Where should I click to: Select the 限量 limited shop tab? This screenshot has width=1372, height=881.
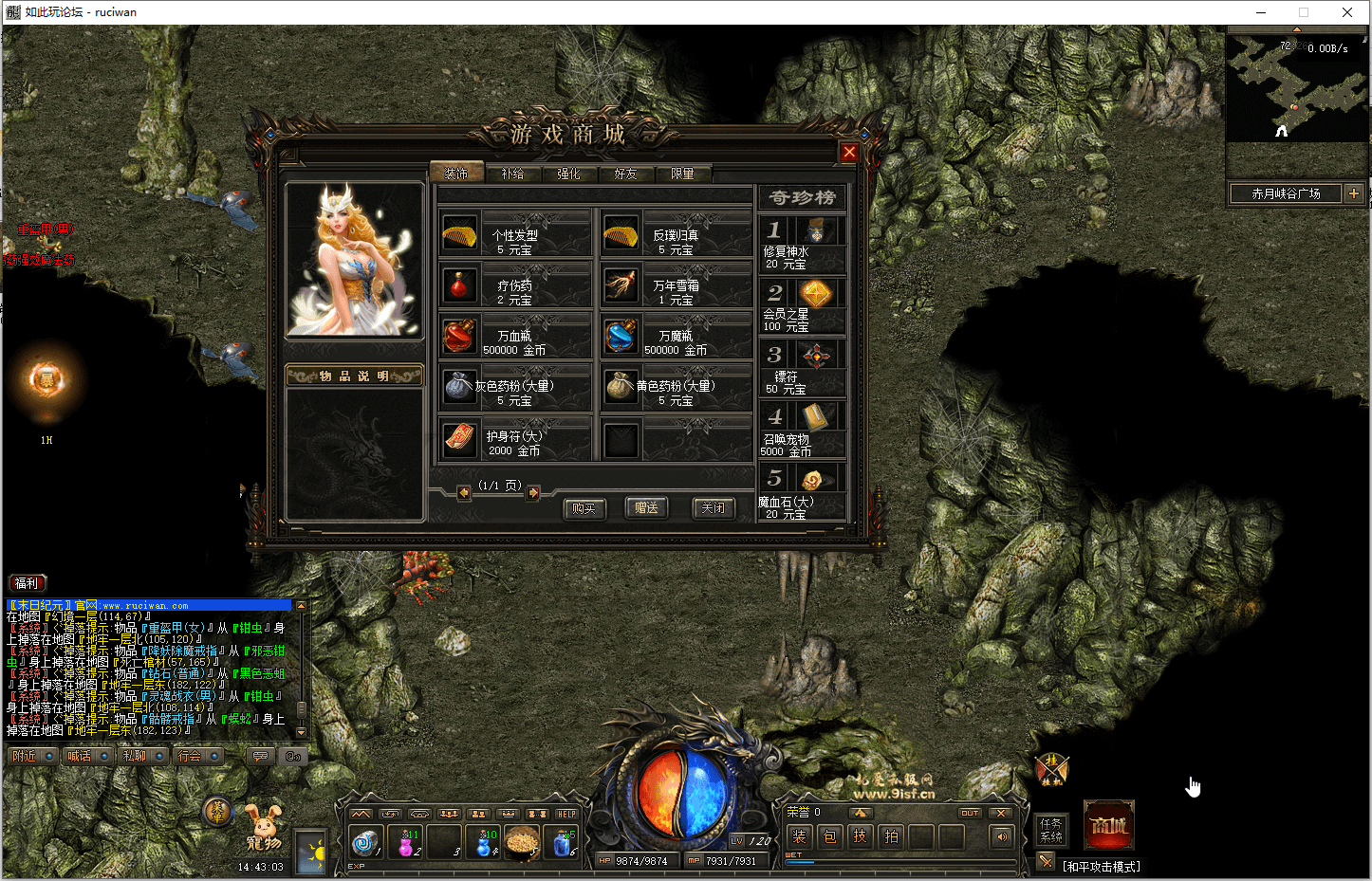point(682,174)
